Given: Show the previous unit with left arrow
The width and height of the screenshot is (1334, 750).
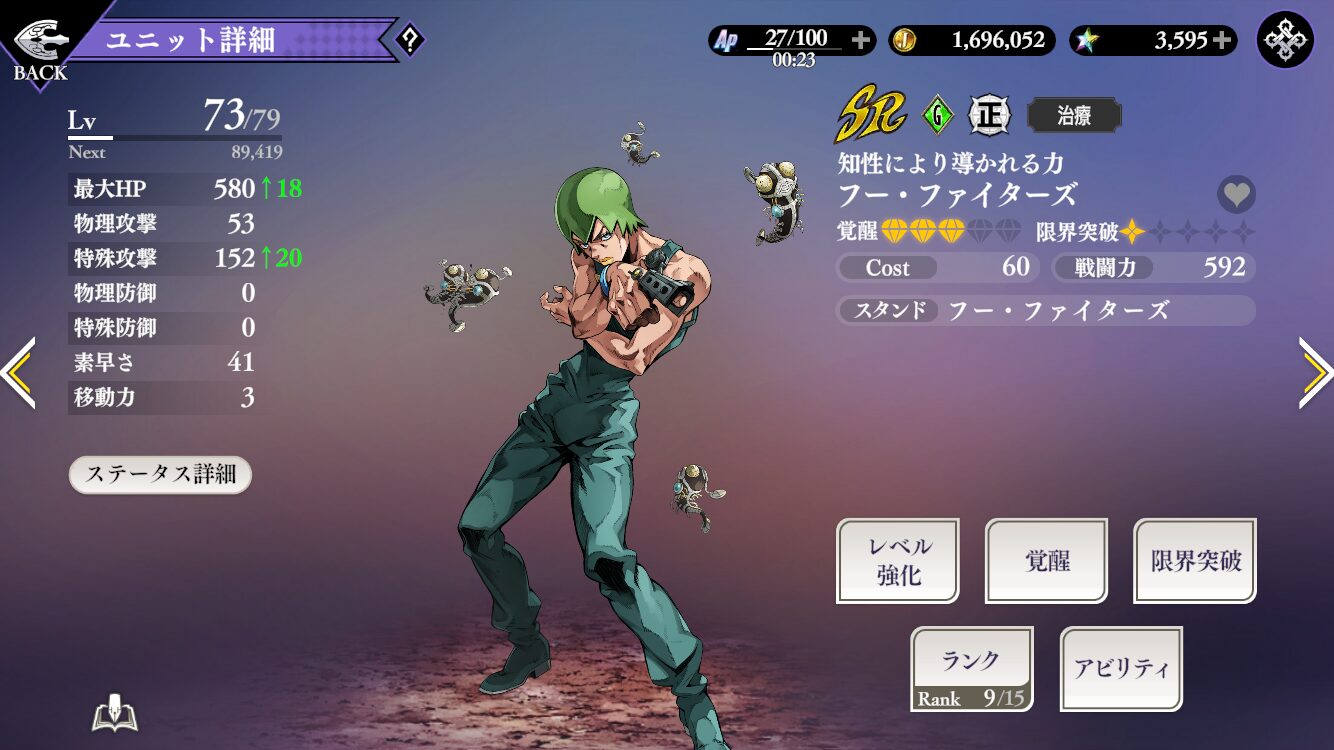Looking at the screenshot, I should click(x=18, y=373).
